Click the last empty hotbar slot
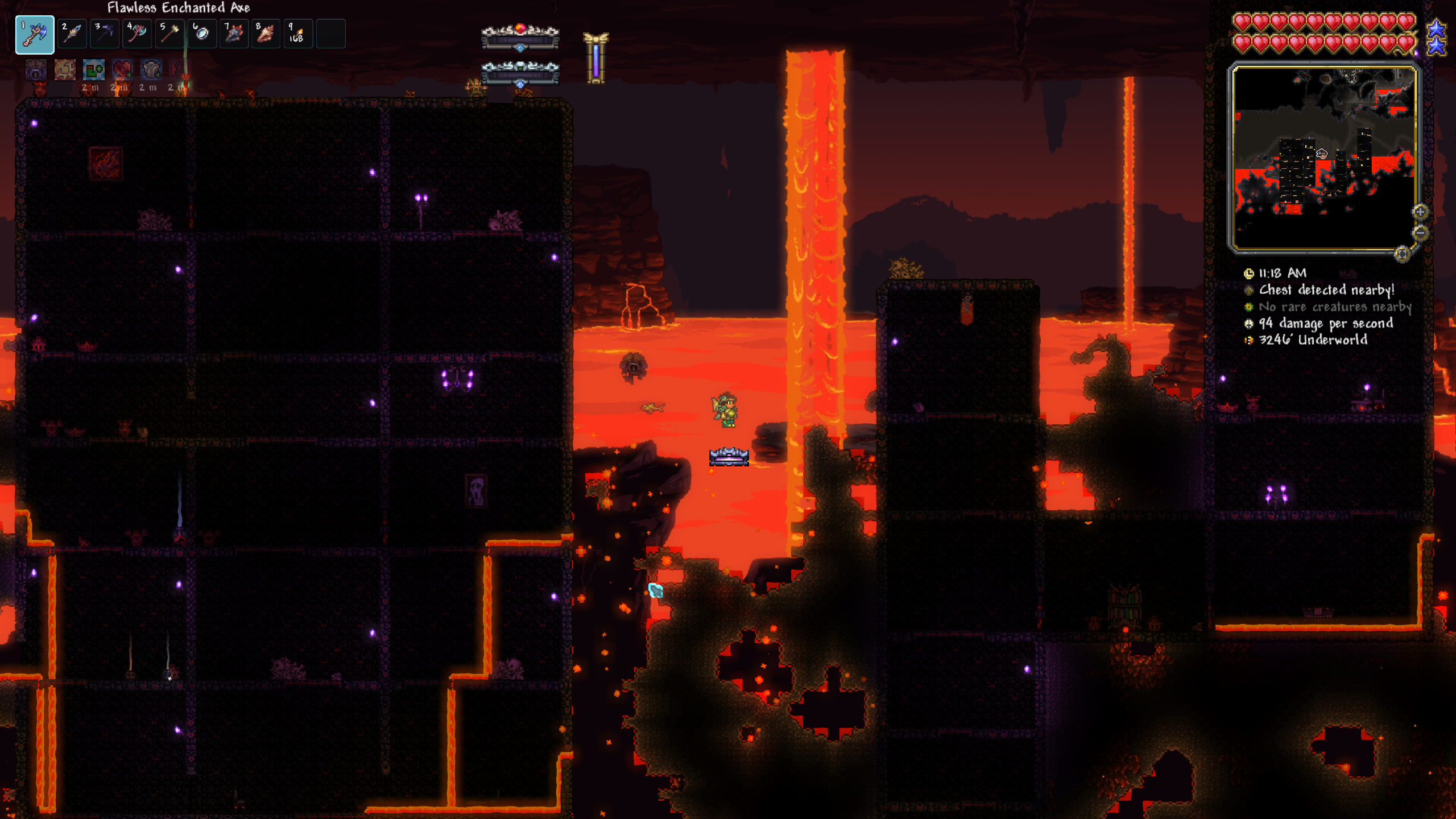Viewport: 1456px width, 819px height. (x=331, y=34)
